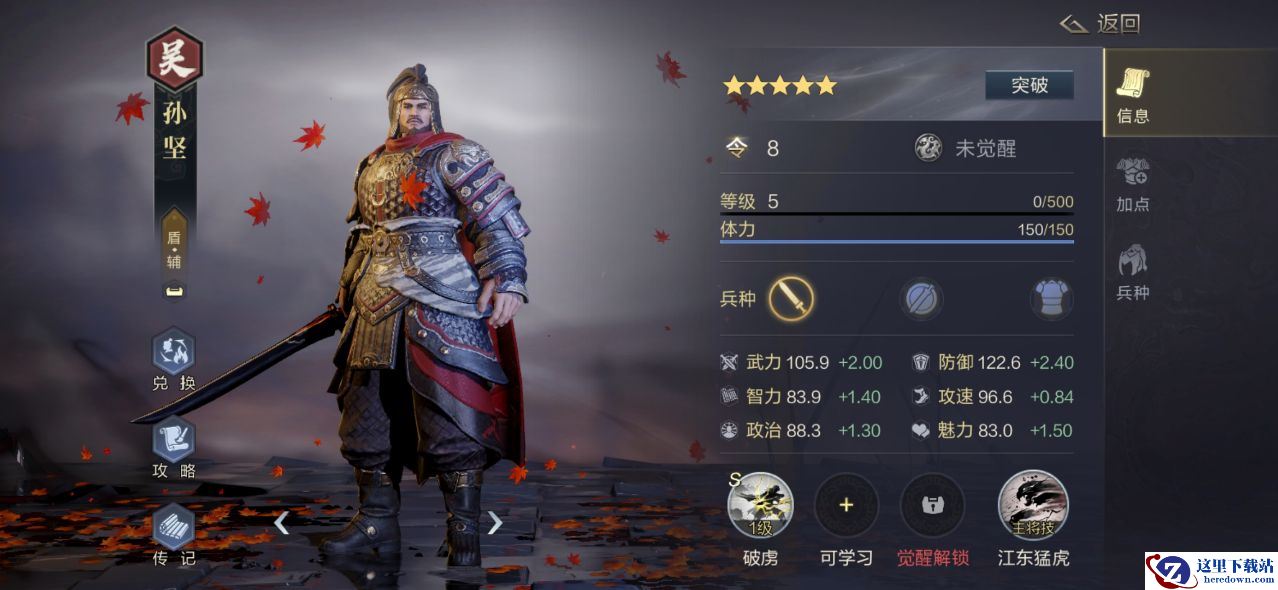Tap the 突破 breakthrough button
The height and width of the screenshot is (590, 1278).
(1029, 85)
